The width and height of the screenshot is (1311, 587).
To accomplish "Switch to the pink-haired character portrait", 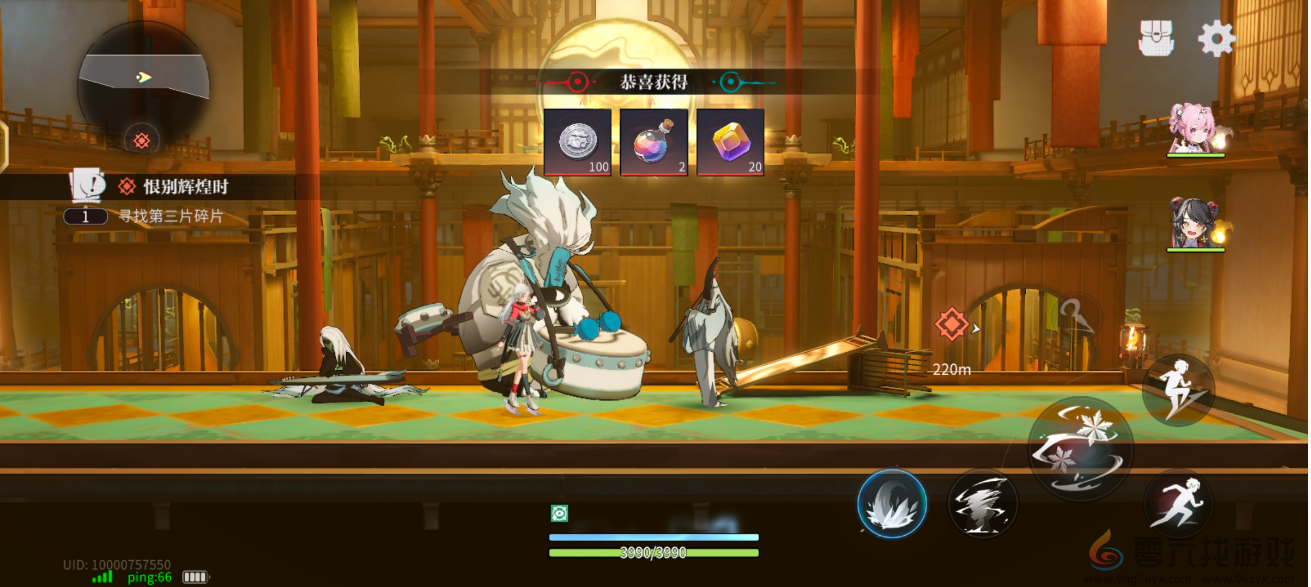I will click(1194, 128).
